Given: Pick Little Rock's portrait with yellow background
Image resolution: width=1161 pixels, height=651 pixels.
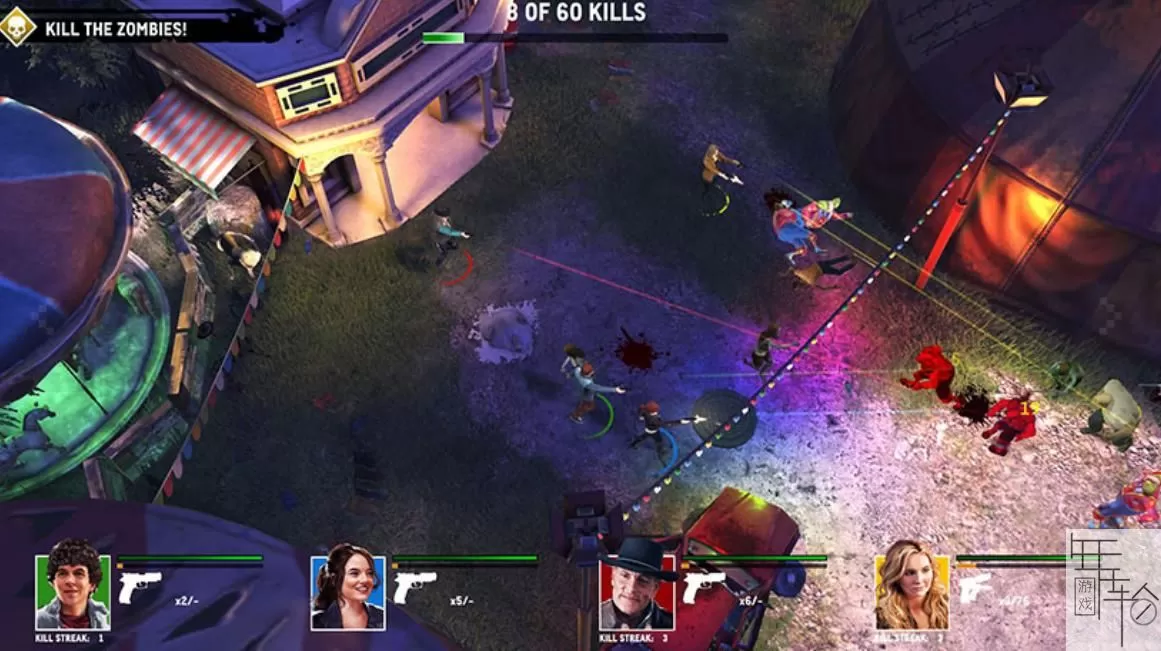Looking at the screenshot, I should pyautogui.click(x=911, y=590).
